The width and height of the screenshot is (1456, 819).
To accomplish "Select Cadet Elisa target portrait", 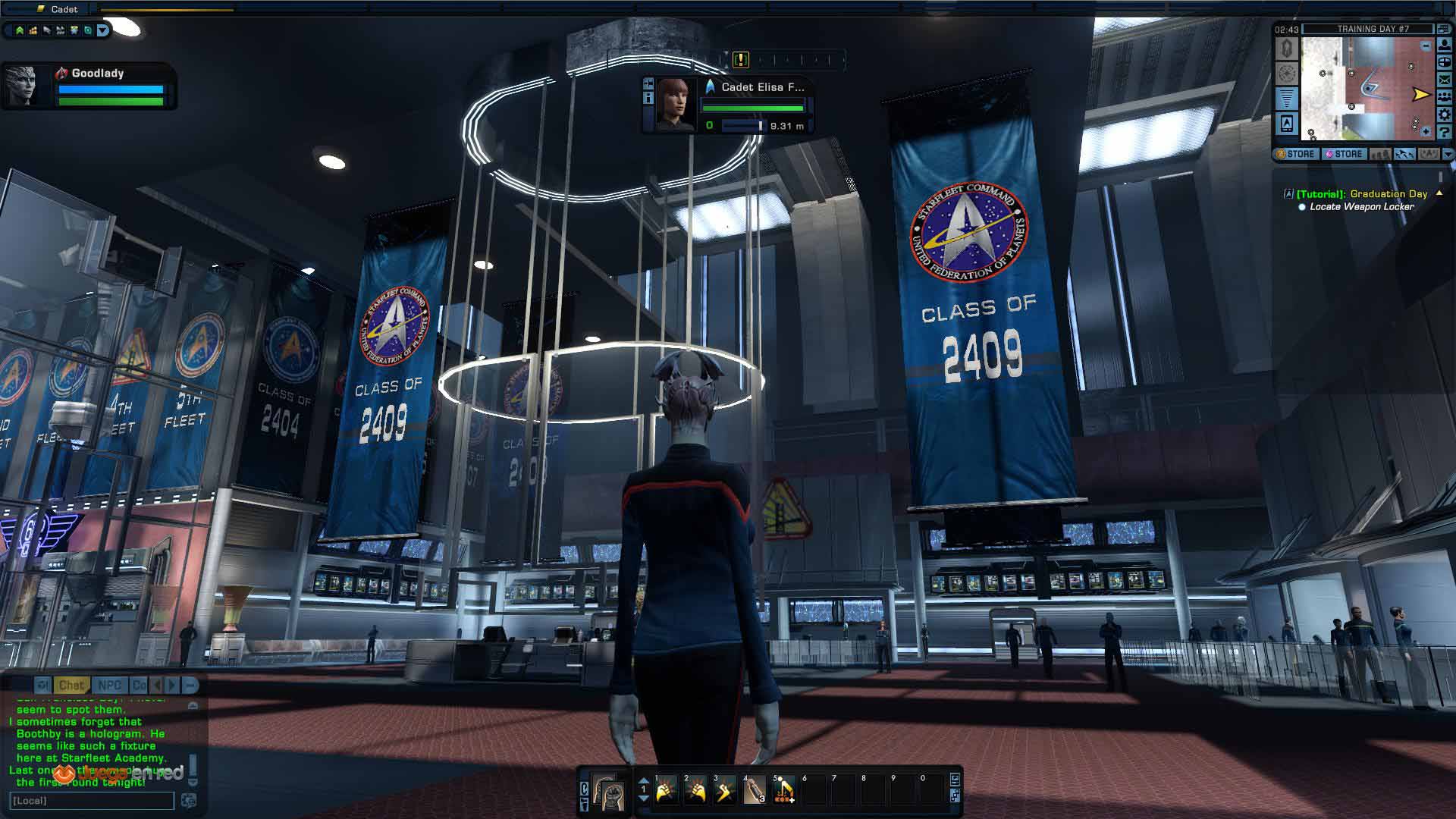I will pos(675,104).
